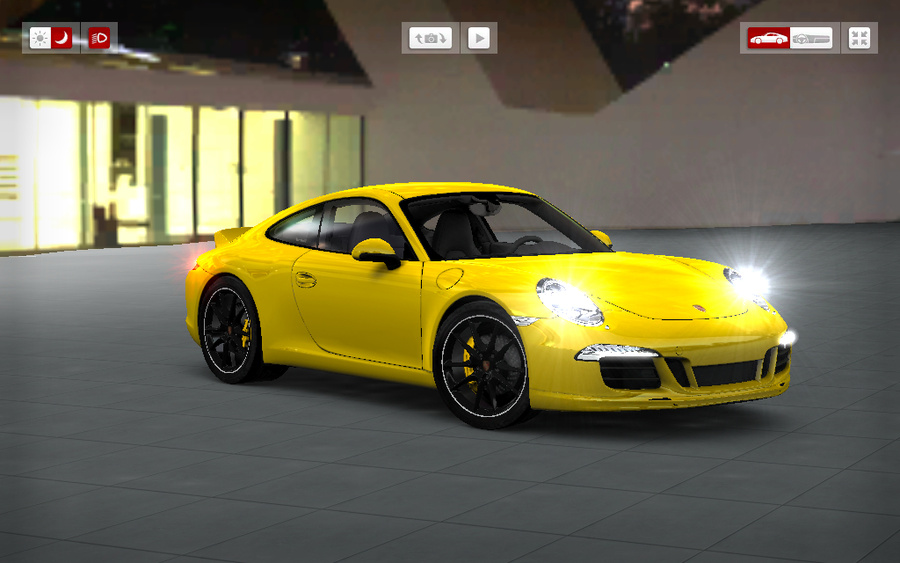This screenshot has width=900, height=563.
Task: Select night mode with the moon icon
Action: click(x=62, y=38)
